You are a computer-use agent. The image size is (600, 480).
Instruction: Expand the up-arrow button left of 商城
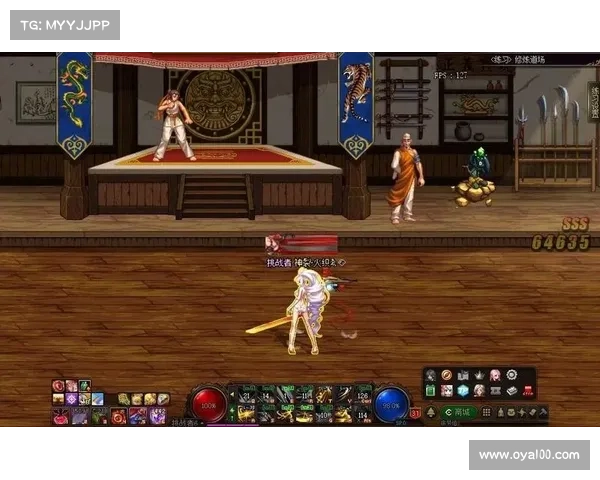(x=431, y=412)
